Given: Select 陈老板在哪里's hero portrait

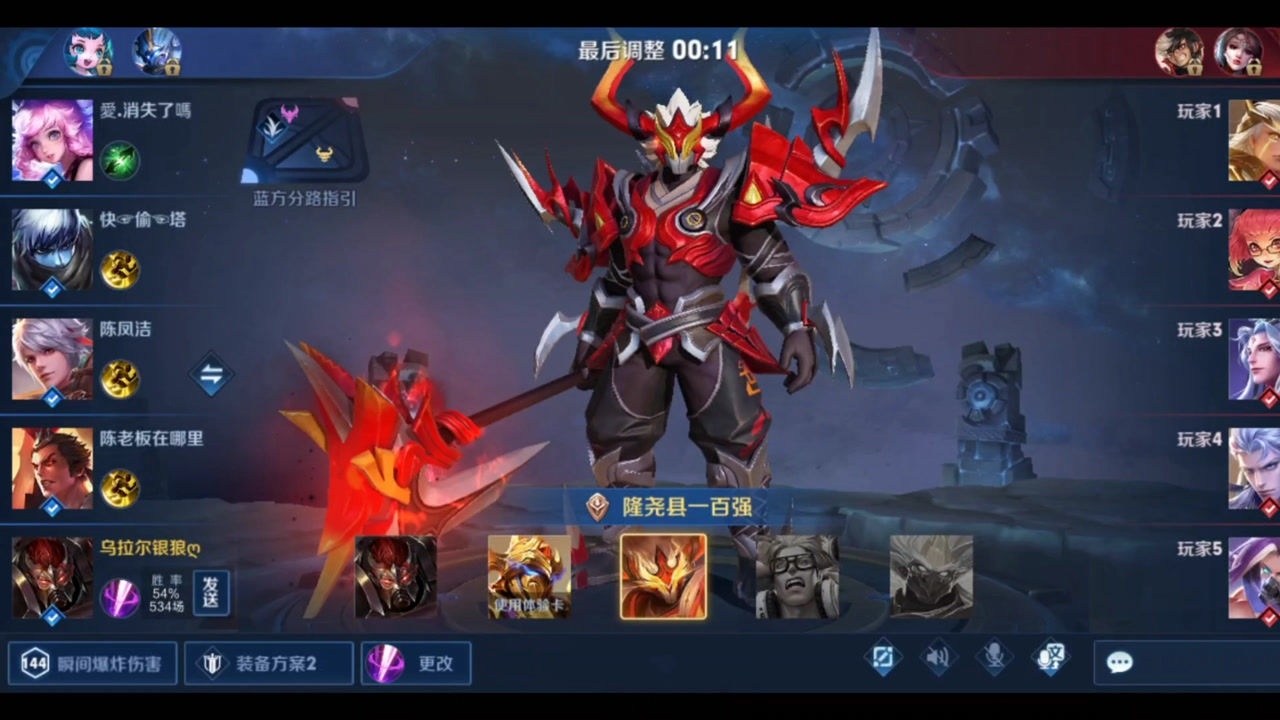Looking at the screenshot, I should (x=52, y=468).
